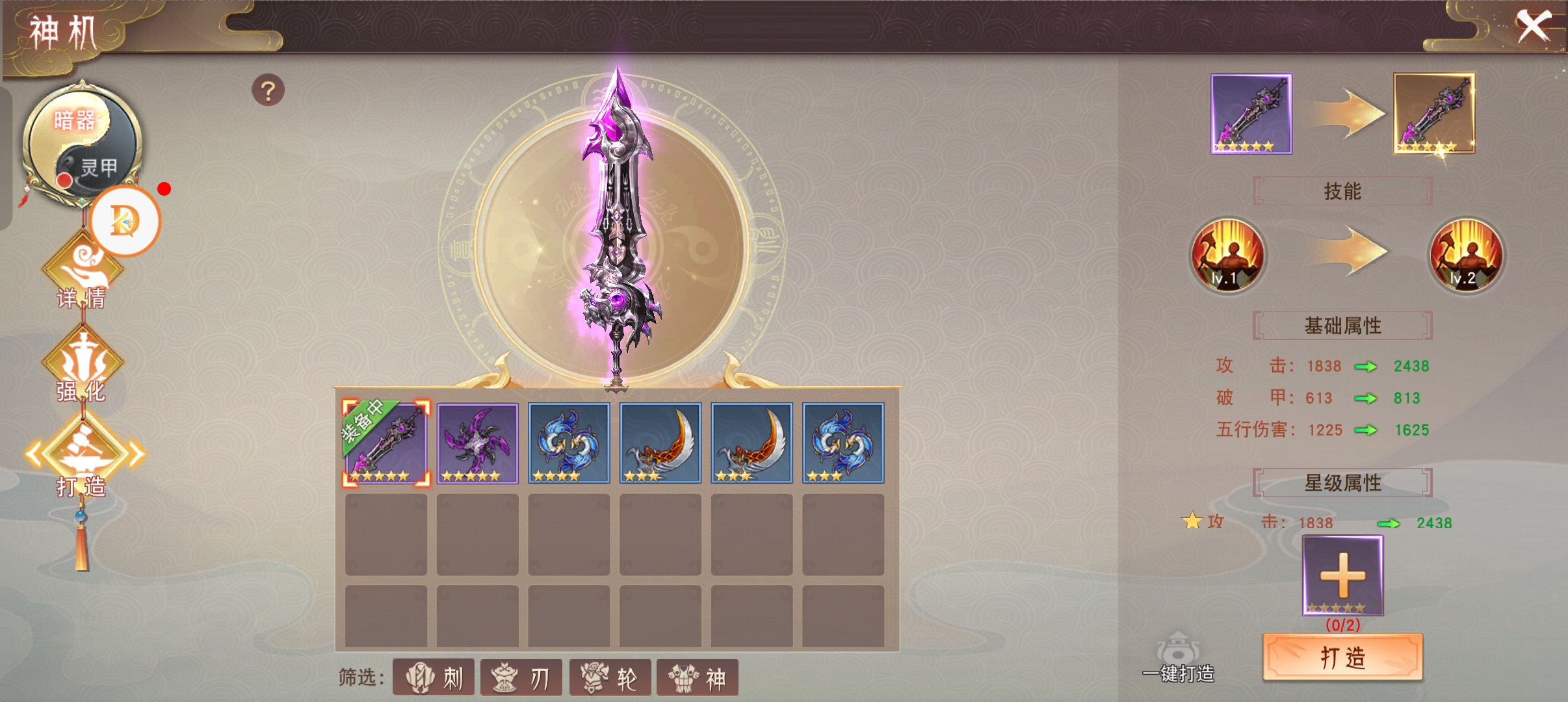The image size is (1568, 702).
Task: Filter weapons by 刃 type
Action: [521, 678]
